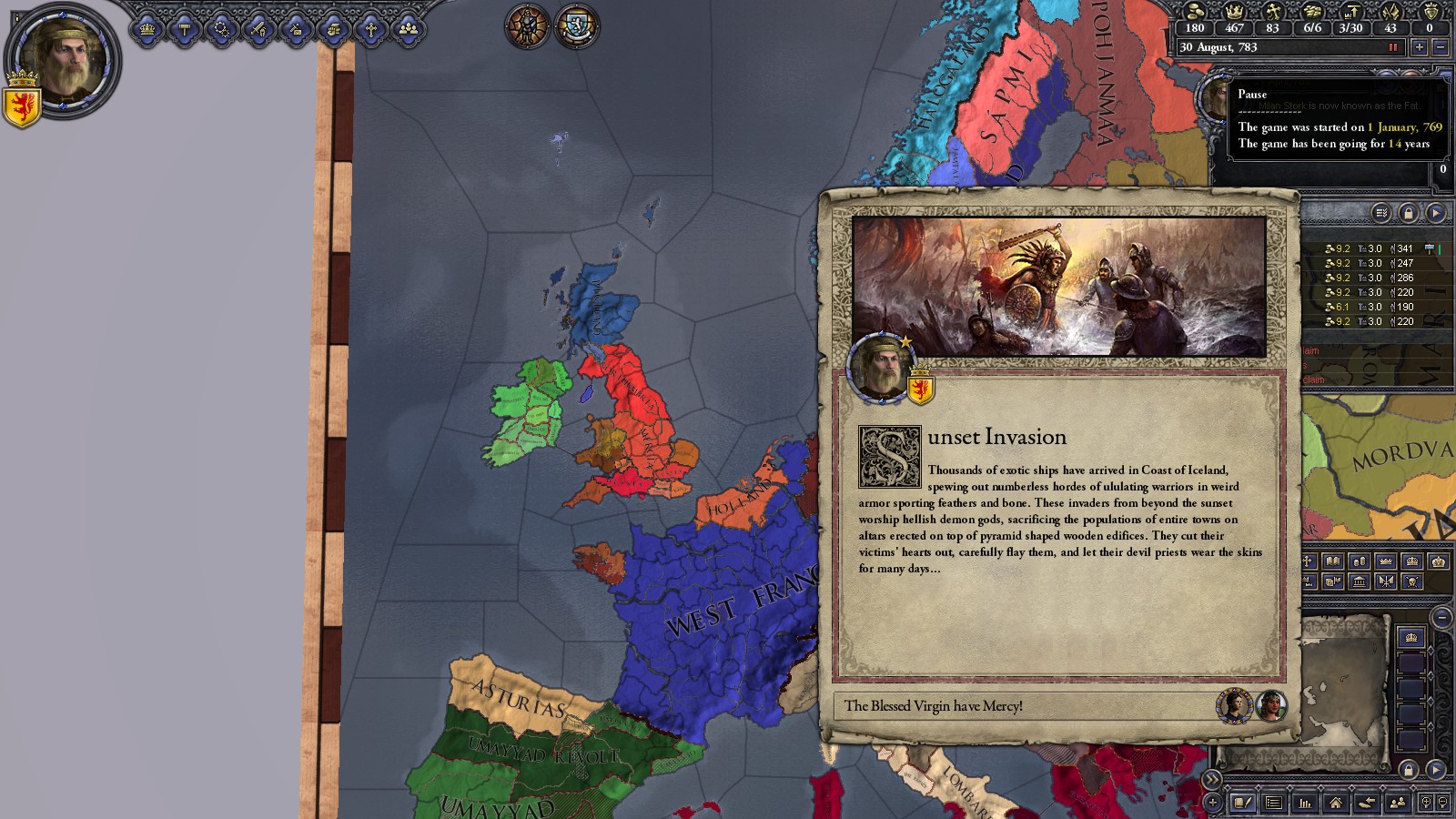Image resolution: width=1456 pixels, height=819 pixels.
Task: Zoom out with the magnifier minus button
Action: click(1442, 803)
